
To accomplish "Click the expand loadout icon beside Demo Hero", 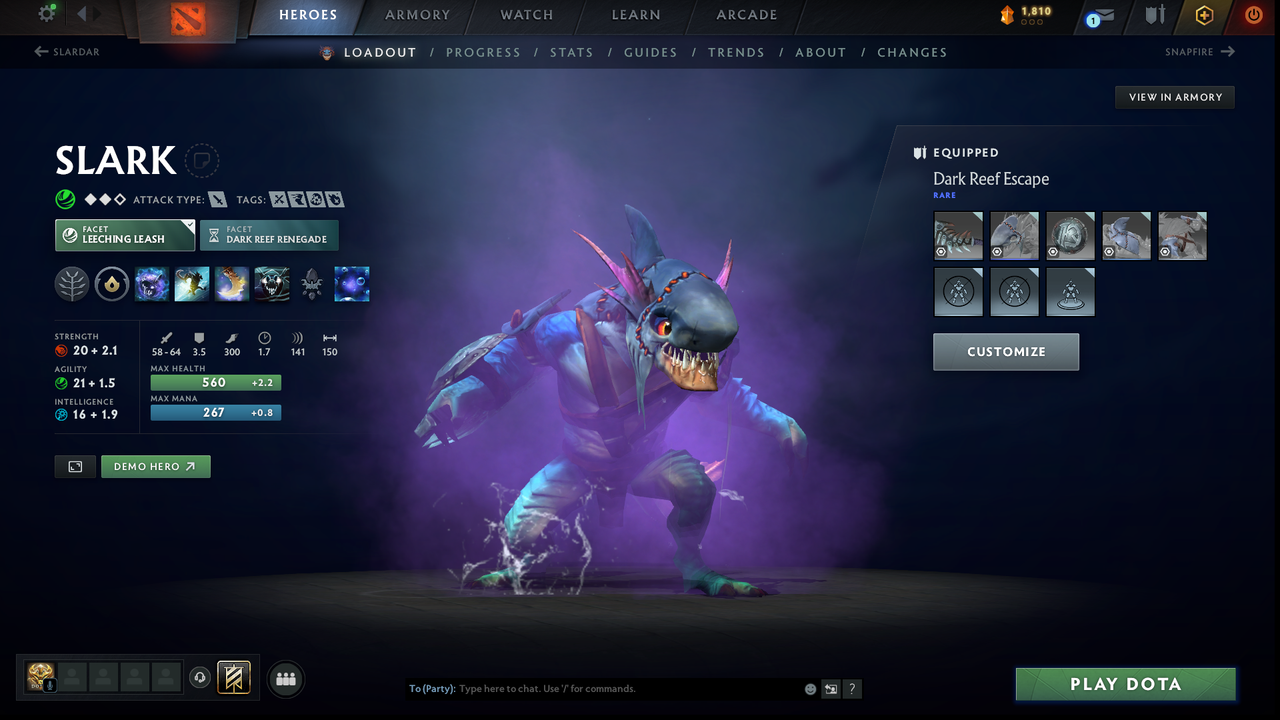I will click(75, 466).
